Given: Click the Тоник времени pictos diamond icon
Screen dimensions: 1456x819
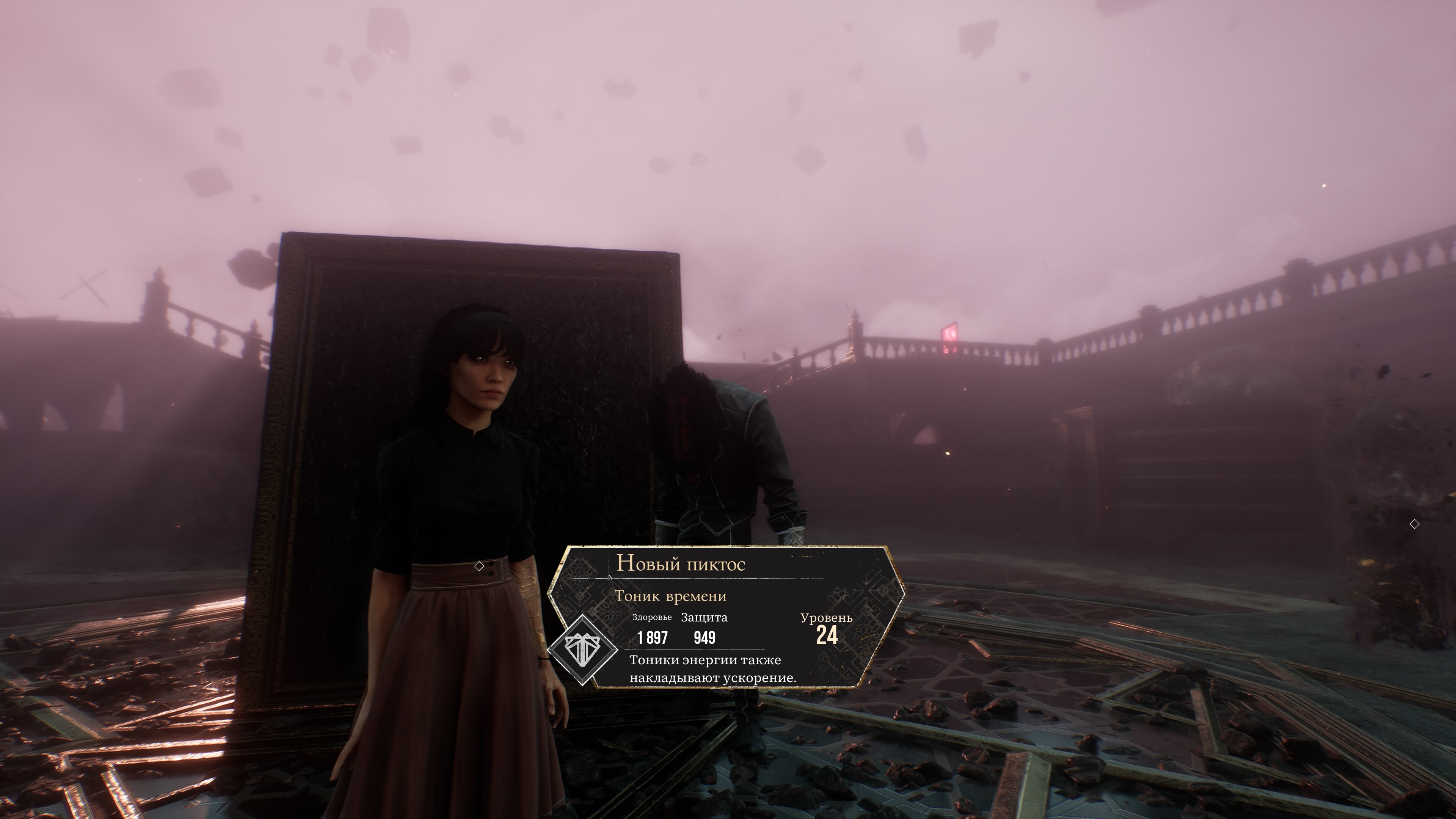Looking at the screenshot, I should [583, 650].
